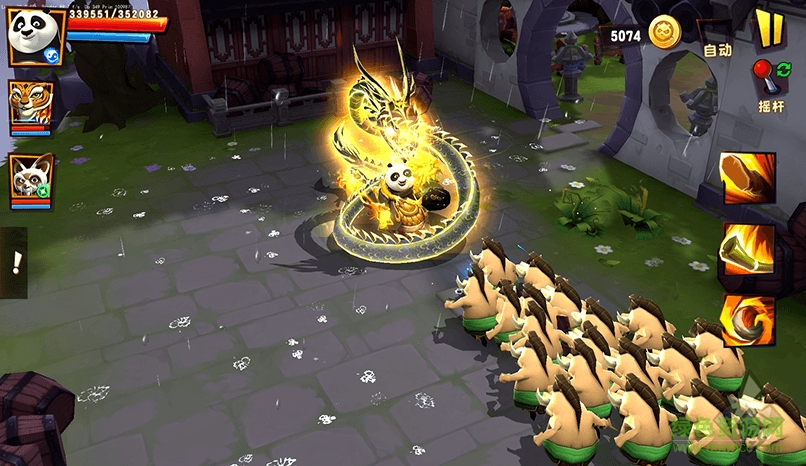Select Po the panda portrait
The width and height of the screenshot is (806, 466).
36,37
